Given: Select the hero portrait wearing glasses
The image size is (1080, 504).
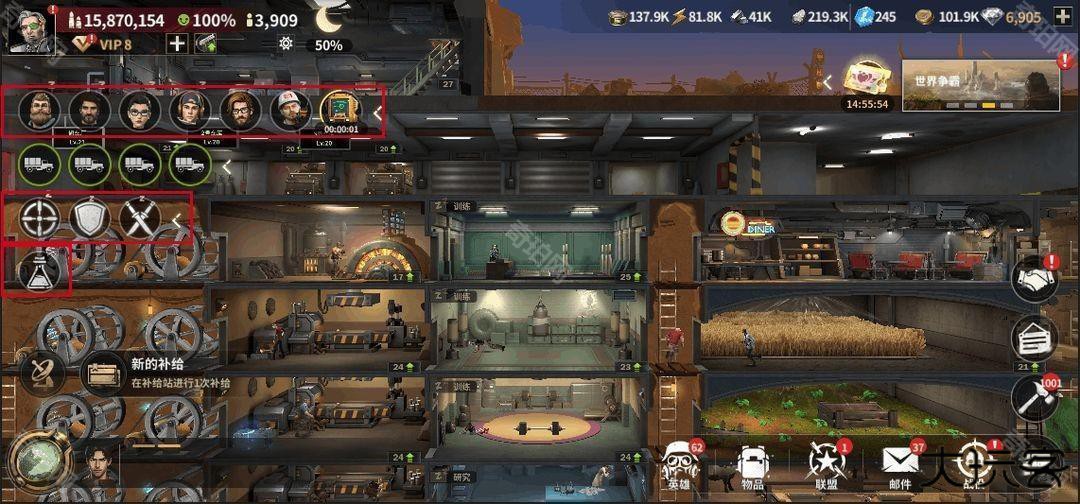Looking at the screenshot, I should (140, 110).
